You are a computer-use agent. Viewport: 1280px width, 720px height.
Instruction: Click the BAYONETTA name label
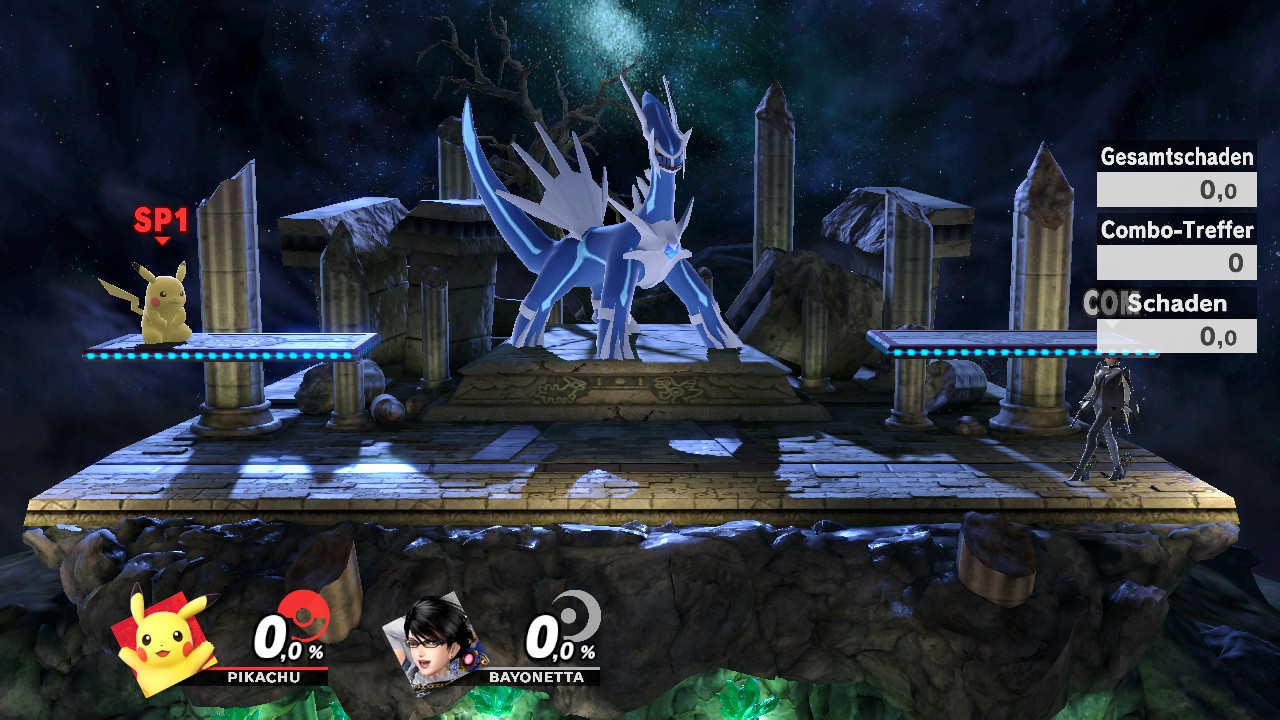[536, 677]
